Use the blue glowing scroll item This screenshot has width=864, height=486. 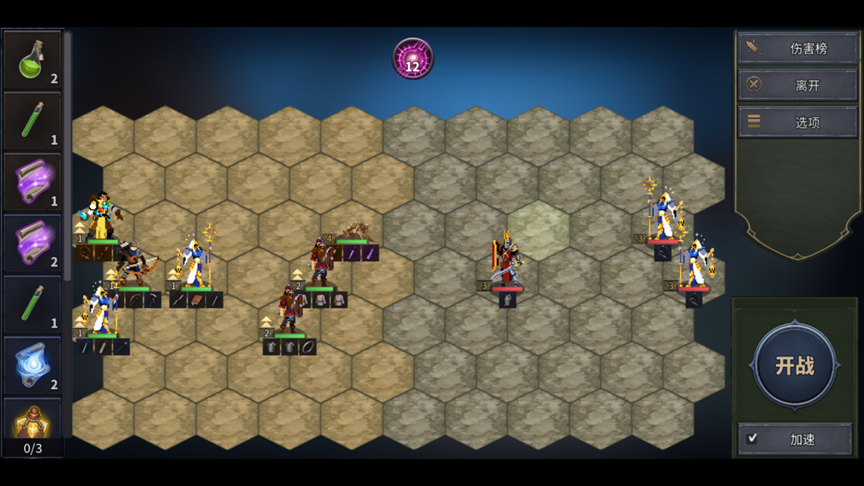pos(32,365)
